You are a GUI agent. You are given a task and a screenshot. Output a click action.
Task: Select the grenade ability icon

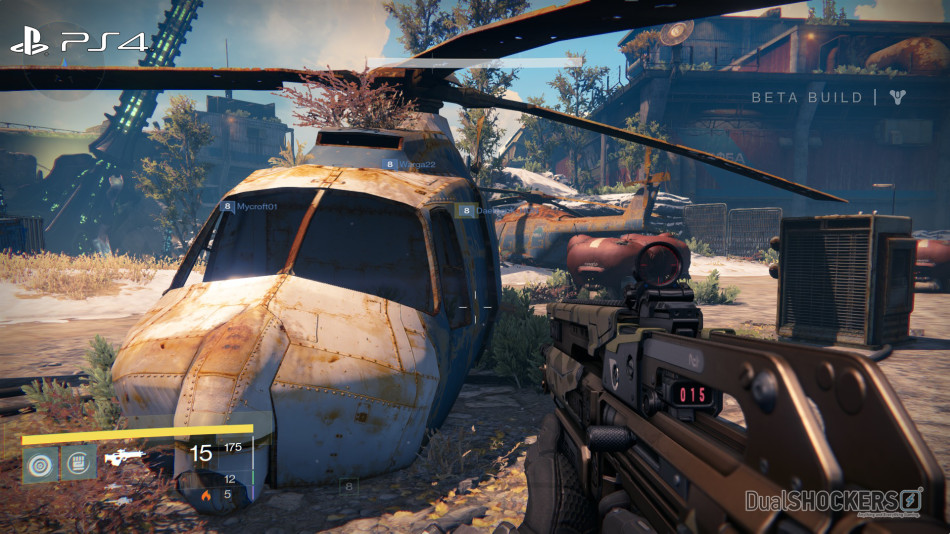tap(40, 463)
